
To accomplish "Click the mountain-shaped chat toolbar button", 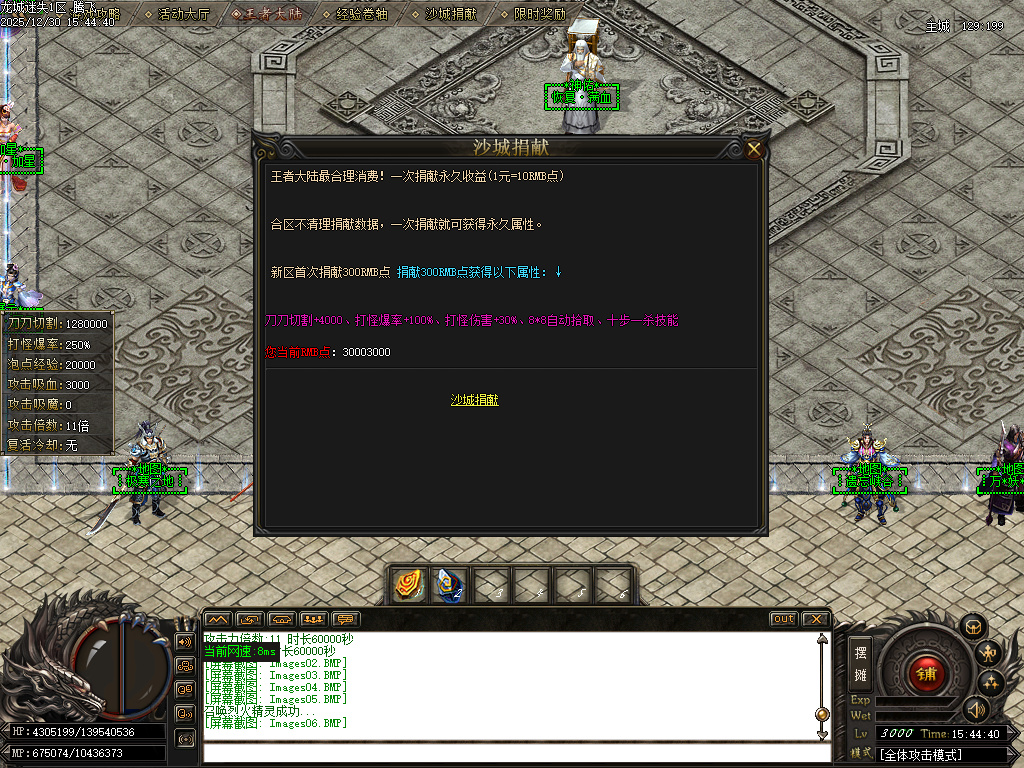I will click(218, 619).
